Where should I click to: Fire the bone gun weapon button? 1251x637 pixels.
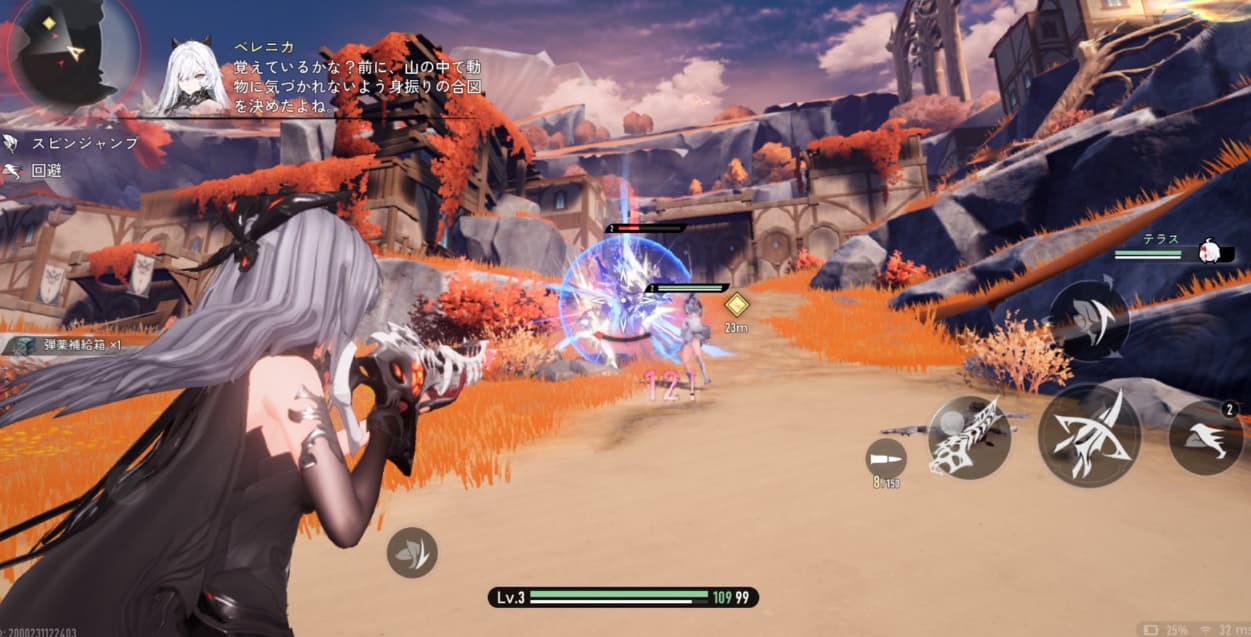(968, 437)
